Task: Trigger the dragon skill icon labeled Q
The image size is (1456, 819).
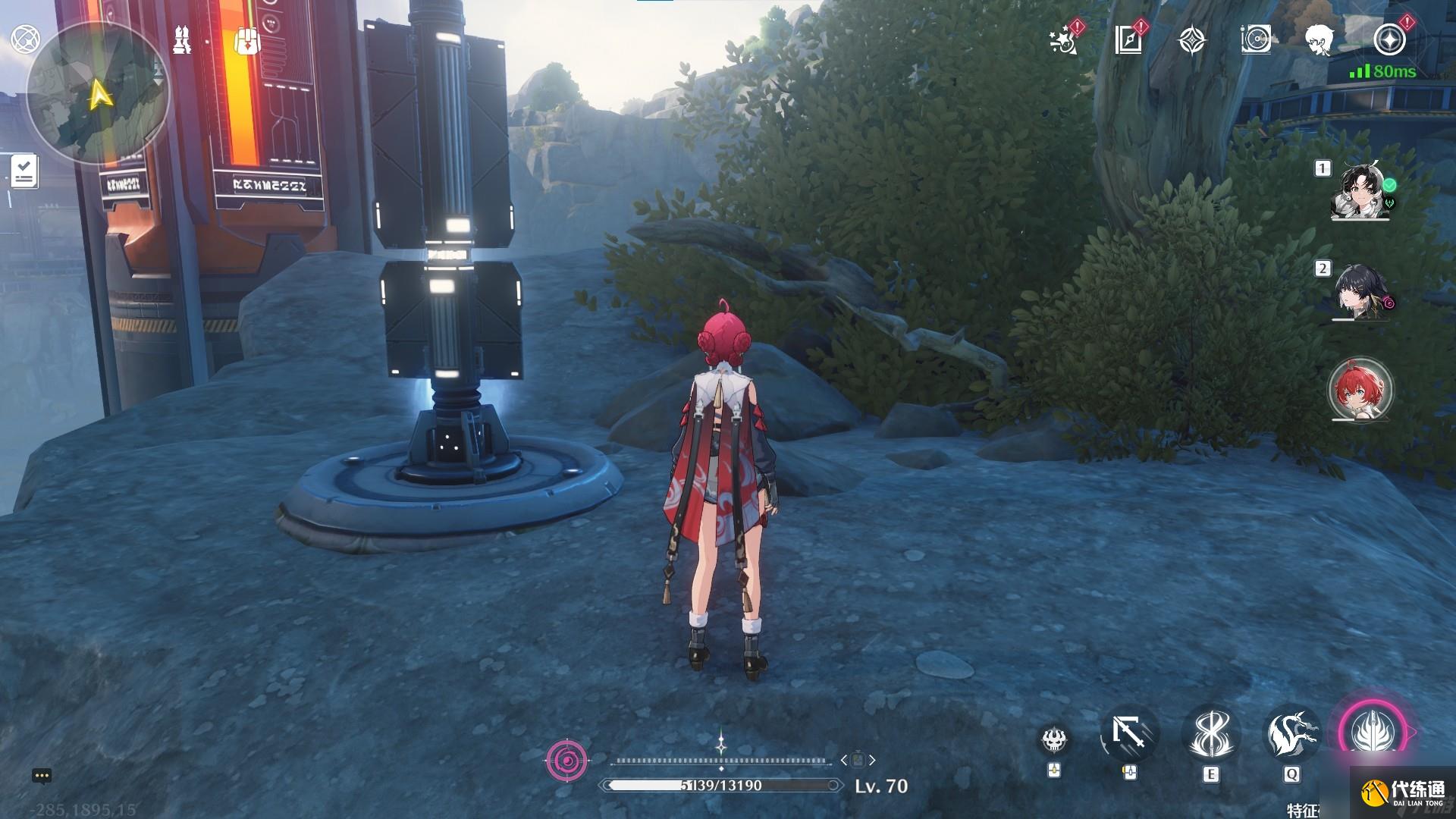Action: coord(1291,735)
